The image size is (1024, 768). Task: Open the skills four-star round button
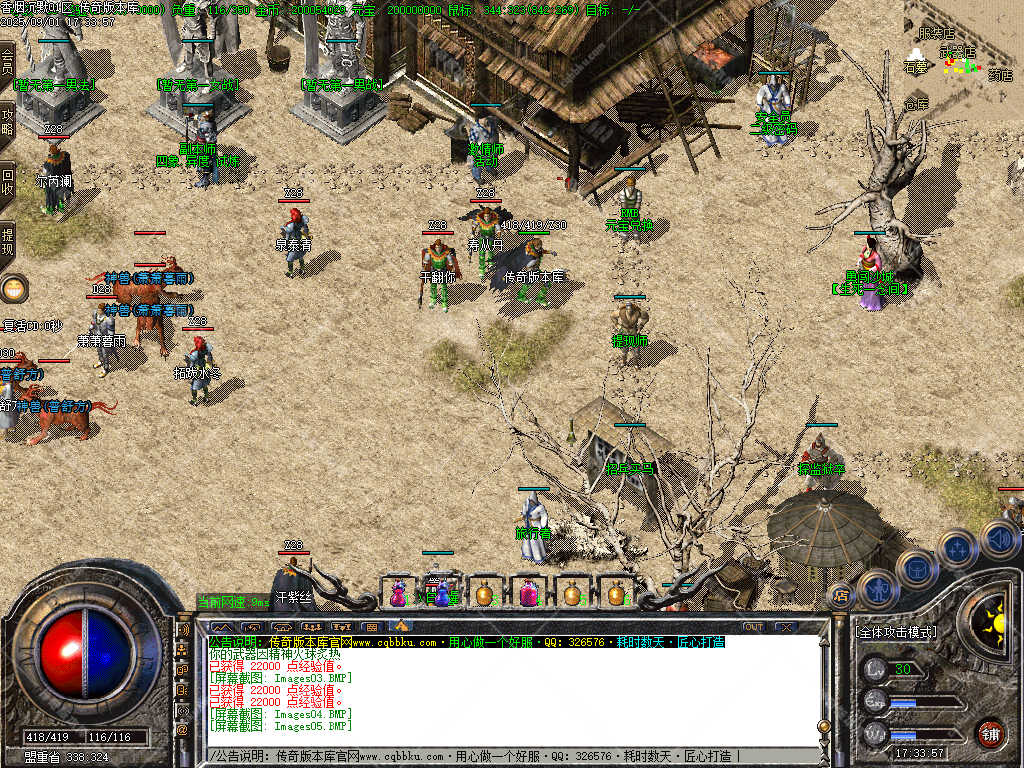coord(956,549)
